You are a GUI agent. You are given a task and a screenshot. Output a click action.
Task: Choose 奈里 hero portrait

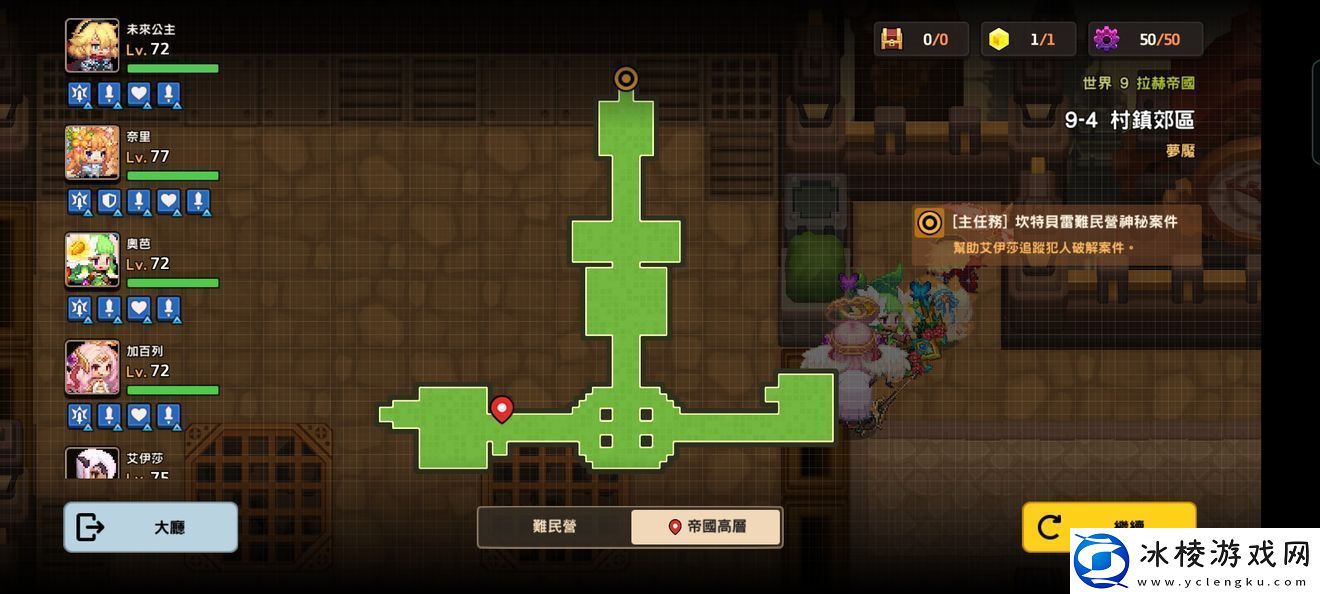point(92,153)
